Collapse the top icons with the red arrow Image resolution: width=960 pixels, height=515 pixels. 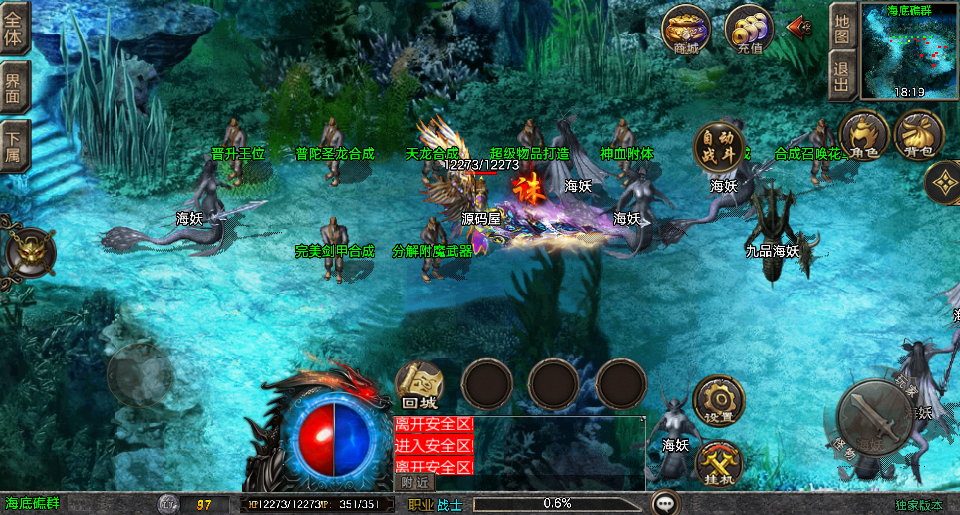(799, 27)
